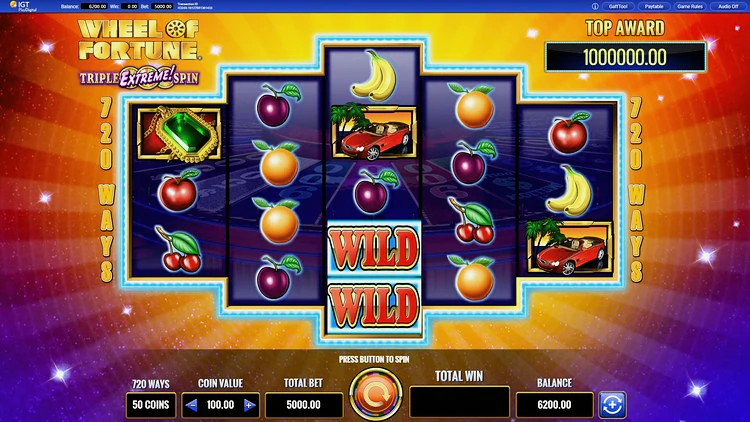Open the Paytable

tap(653, 6)
